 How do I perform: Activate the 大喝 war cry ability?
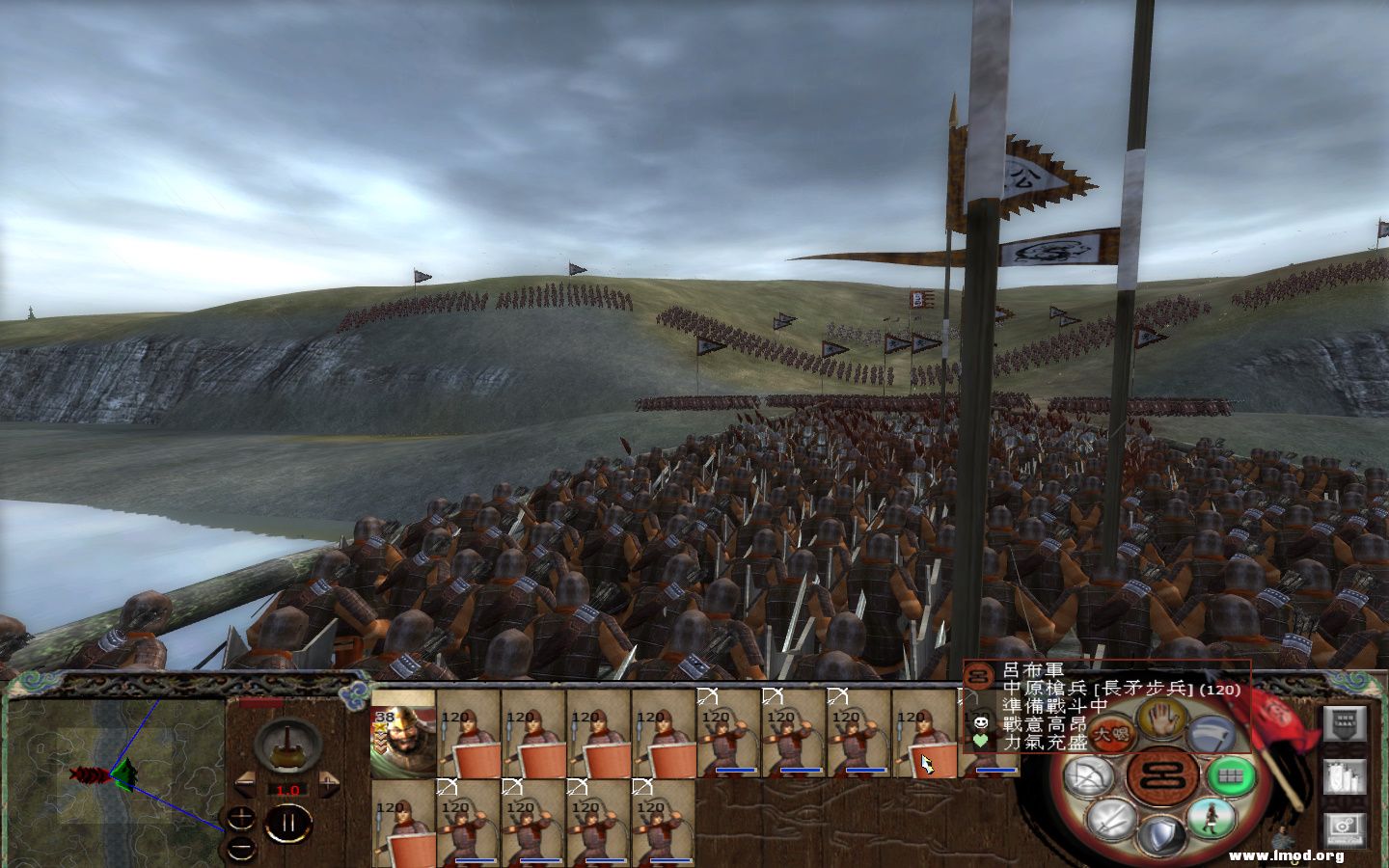pyautogui.click(x=1110, y=733)
